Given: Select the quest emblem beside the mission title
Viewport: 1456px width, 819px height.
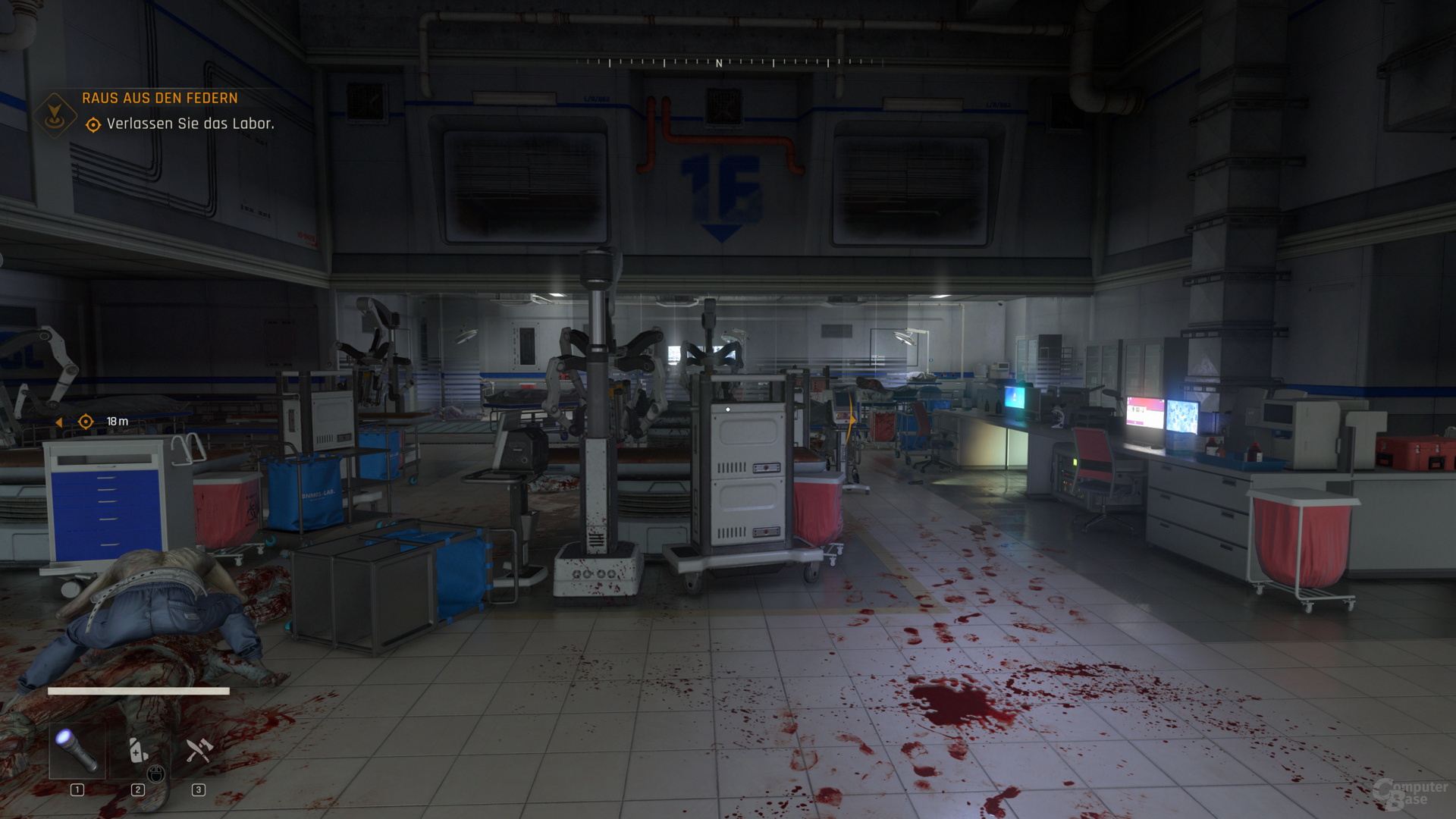Looking at the screenshot, I should pyautogui.click(x=55, y=115).
